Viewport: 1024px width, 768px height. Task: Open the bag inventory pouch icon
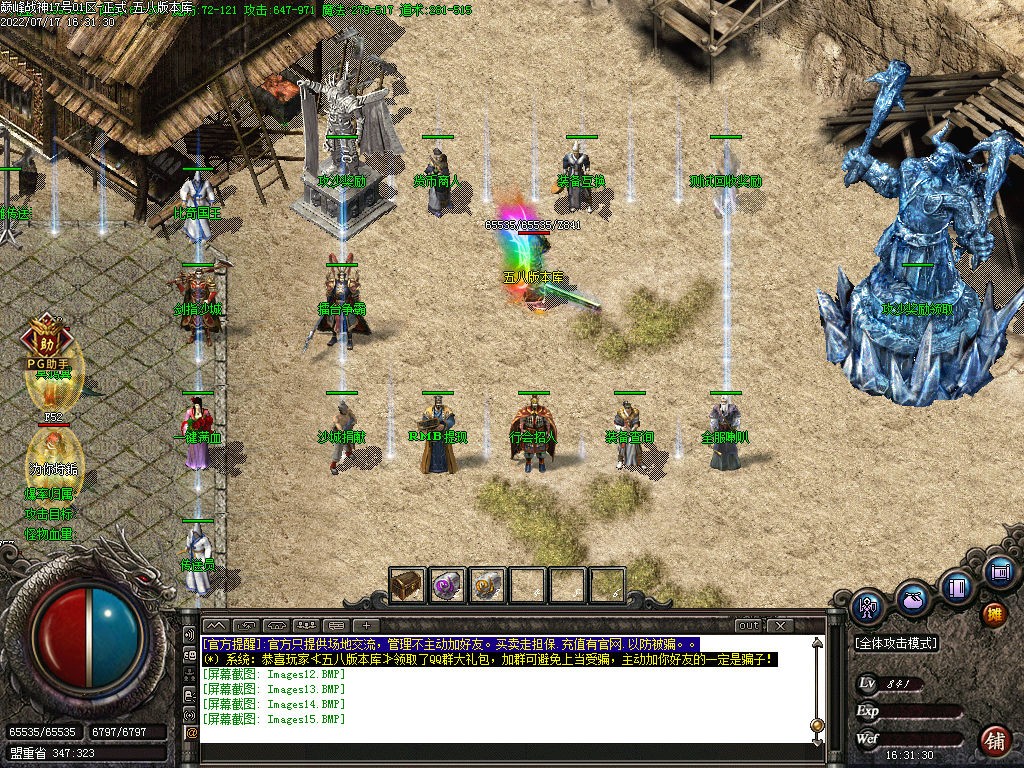coord(911,599)
